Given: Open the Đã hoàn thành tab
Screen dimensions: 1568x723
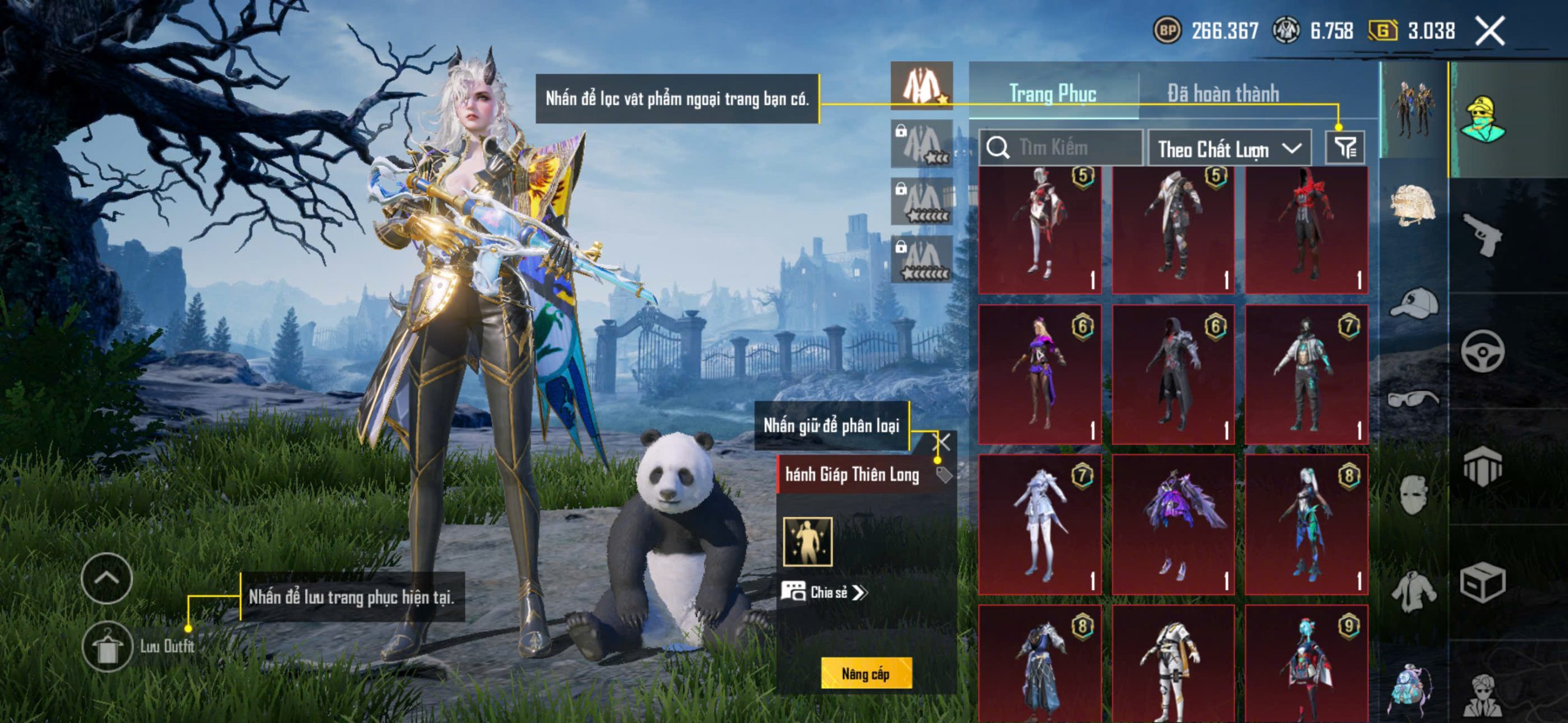Looking at the screenshot, I should [x=1223, y=94].
